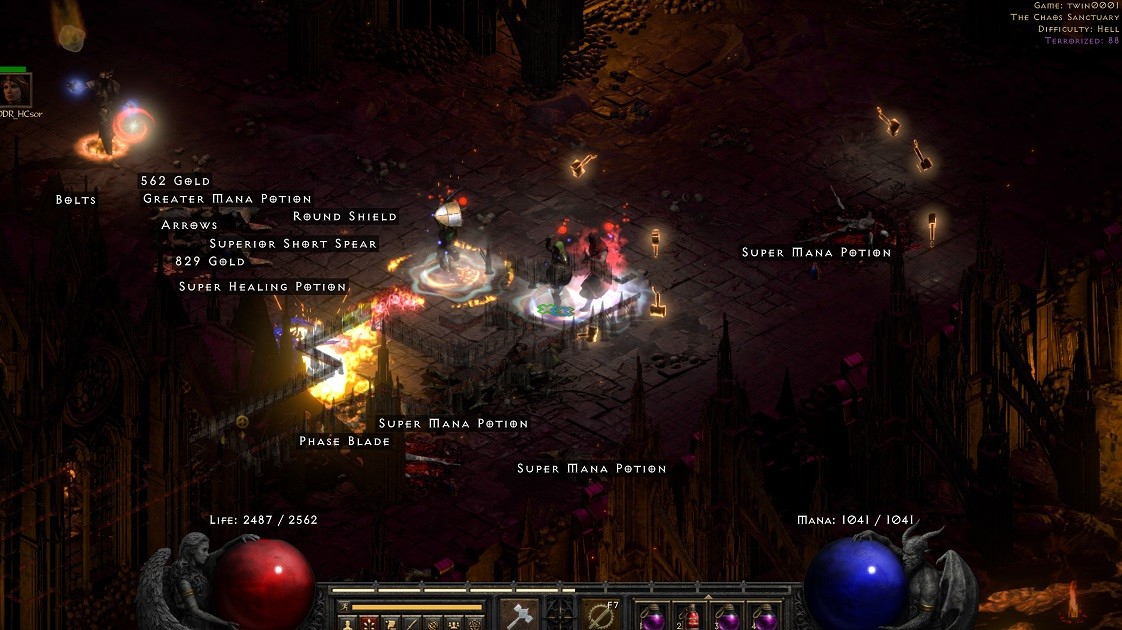
Task: Grab the Round Shield item label
Action: pyautogui.click(x=344, y=216)
